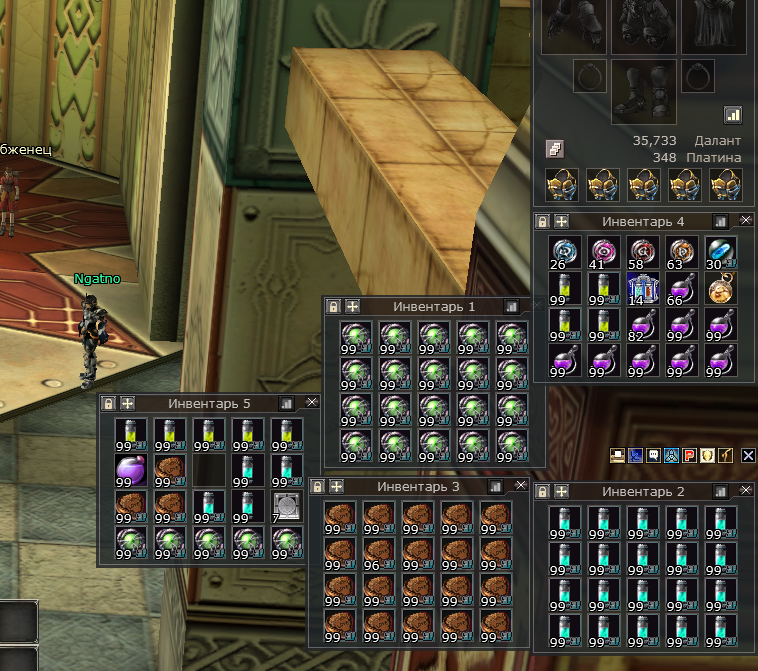This screenshot has width=758, height=671.
Task: Click the move-cross button on Инвентарь 2
Action: [562, 491]
